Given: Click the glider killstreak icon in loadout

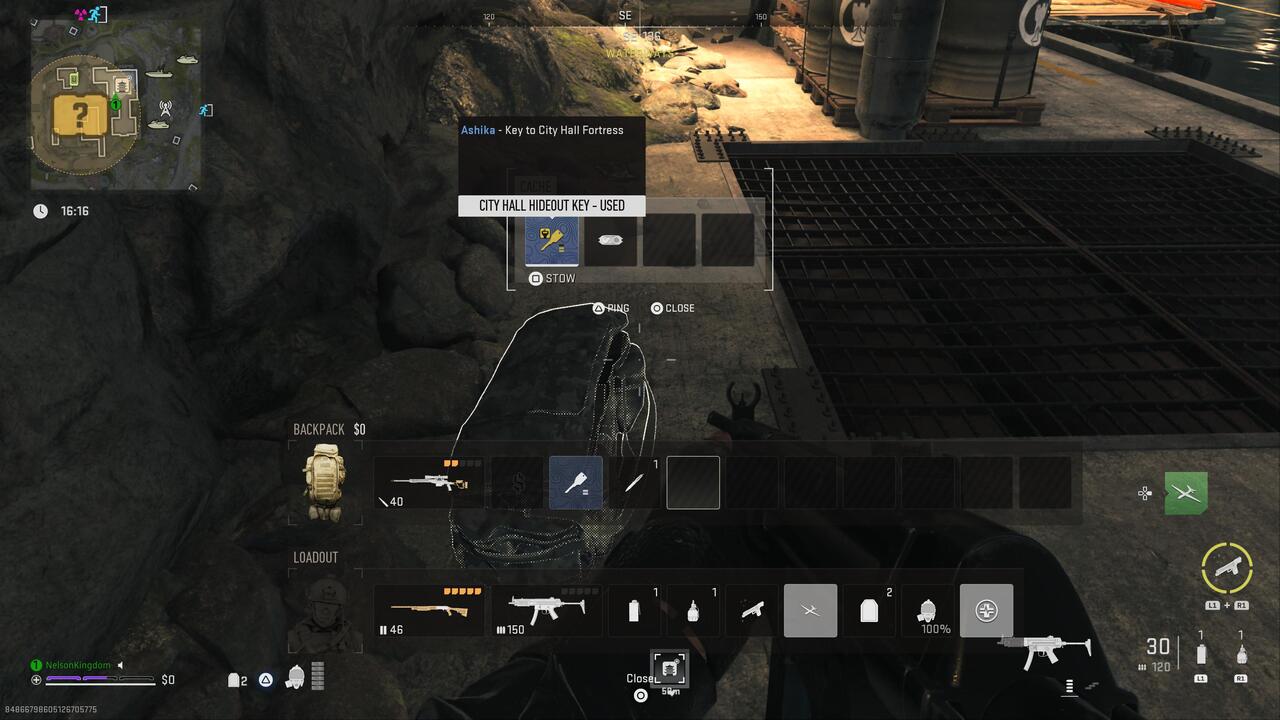Looking at the screenshot, I should 810,610.
